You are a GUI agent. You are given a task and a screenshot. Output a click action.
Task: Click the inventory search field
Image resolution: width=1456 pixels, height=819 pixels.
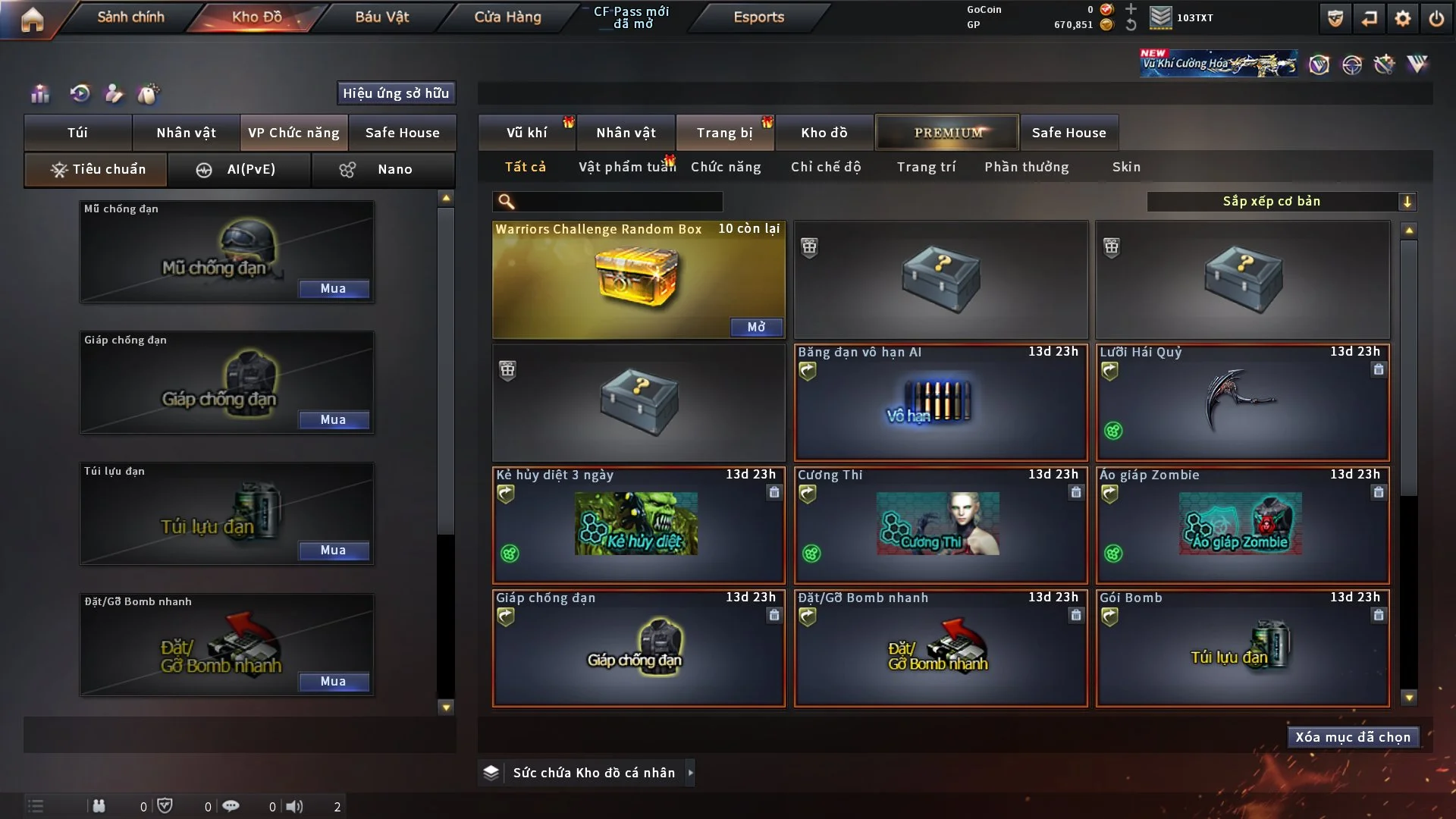(618, 202)
